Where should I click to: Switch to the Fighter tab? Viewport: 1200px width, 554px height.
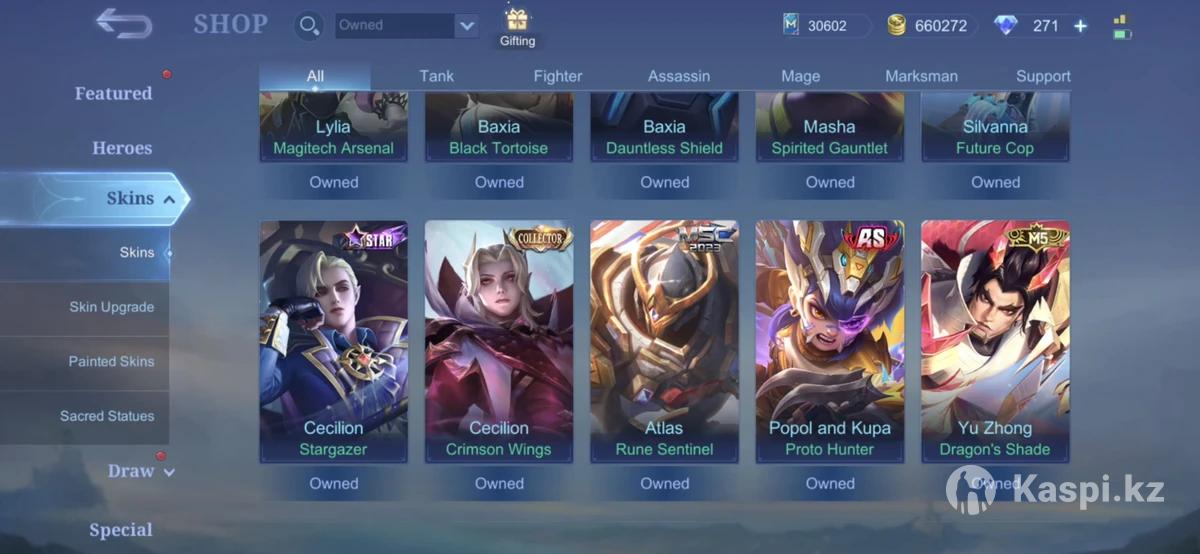(558, 76)
